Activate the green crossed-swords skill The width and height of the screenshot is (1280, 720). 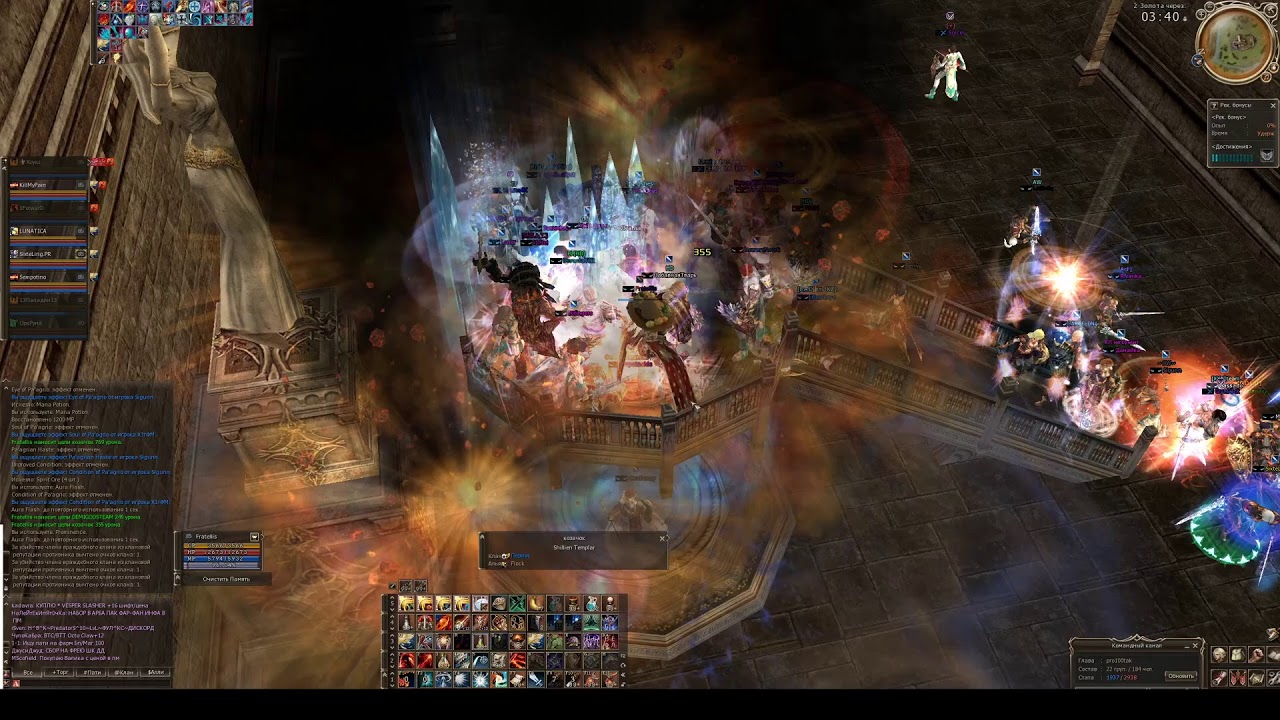(x=517, y=604)
